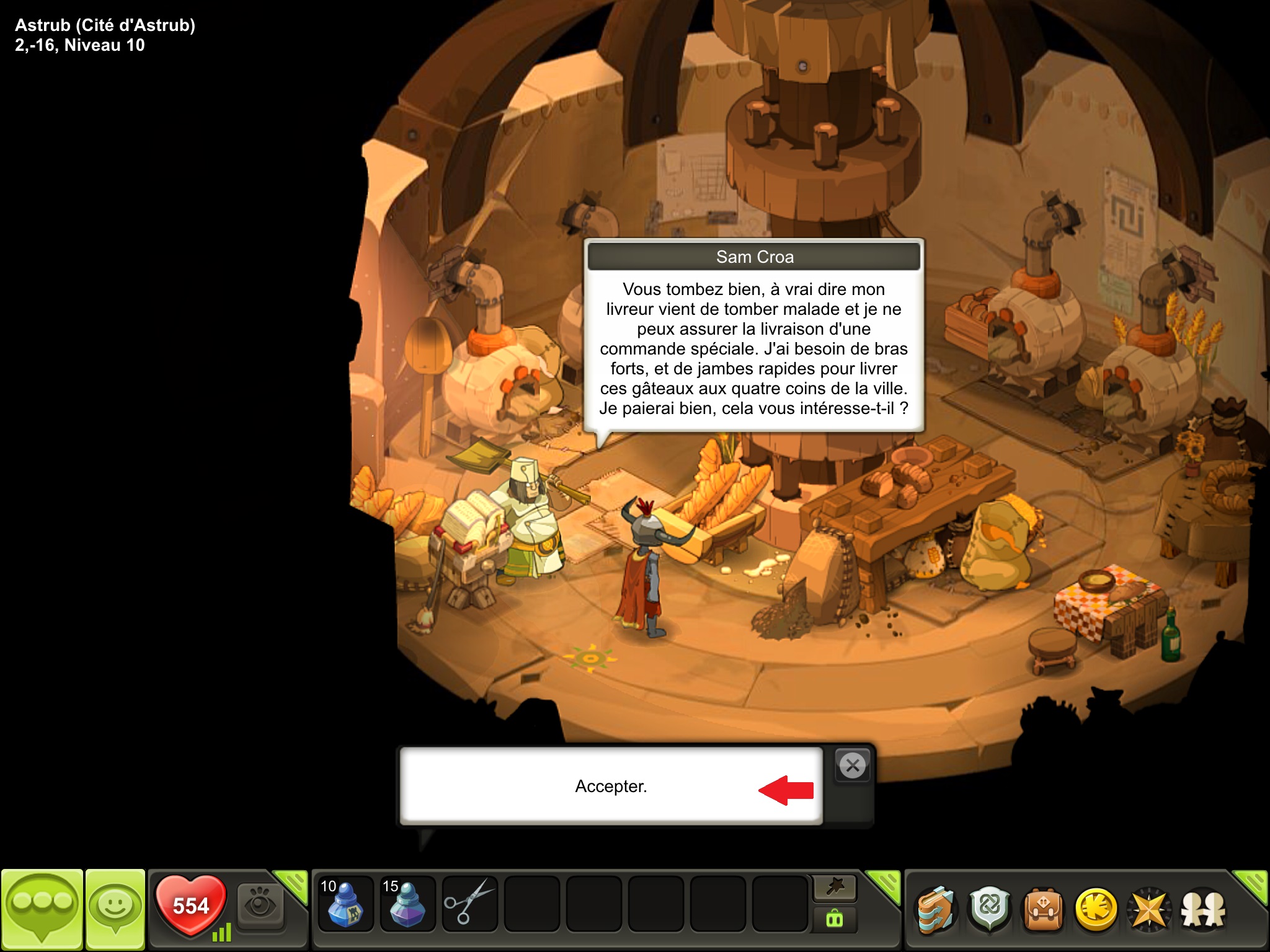1270x952 pixels.
Task: Open the quest book icon
Action: click(935, 910)
